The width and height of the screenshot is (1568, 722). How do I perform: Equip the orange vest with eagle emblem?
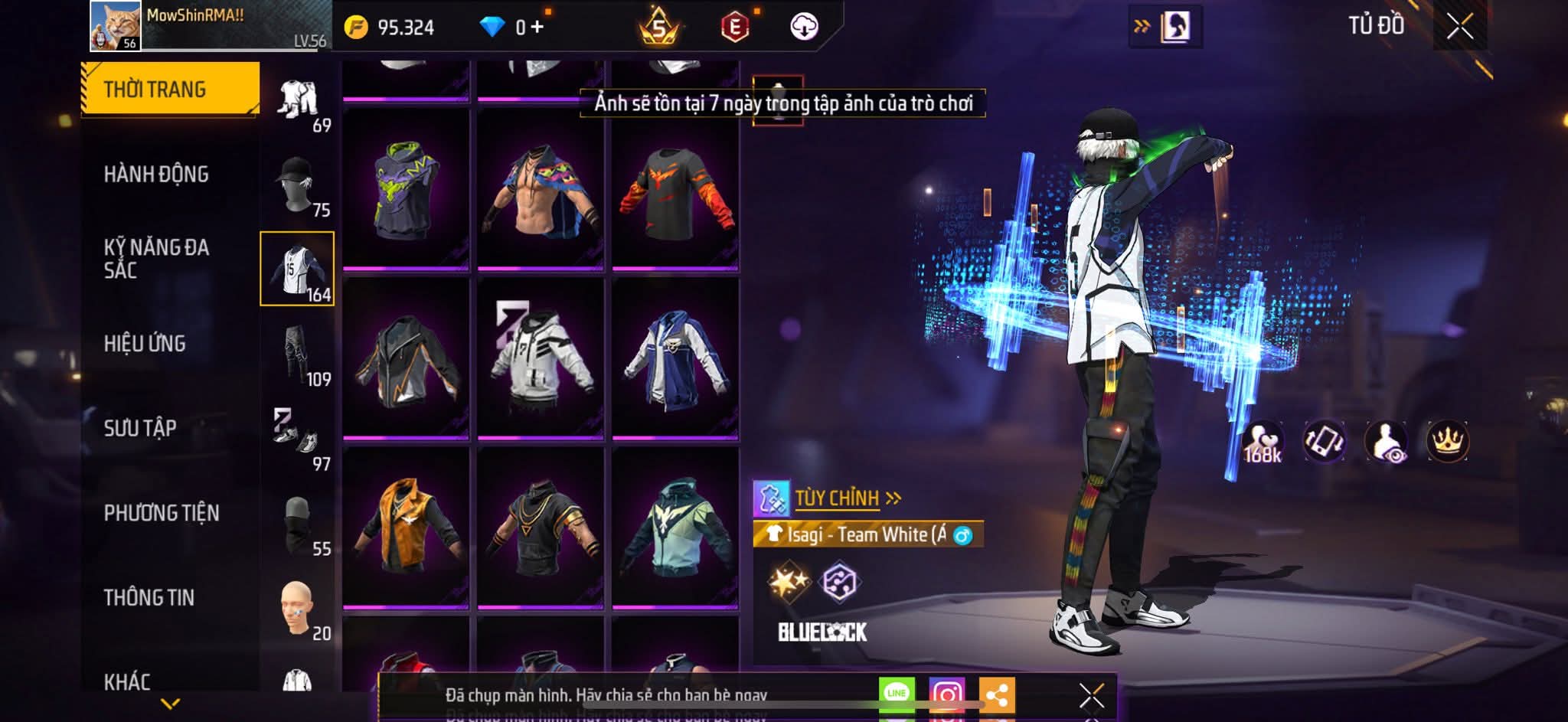406,528
